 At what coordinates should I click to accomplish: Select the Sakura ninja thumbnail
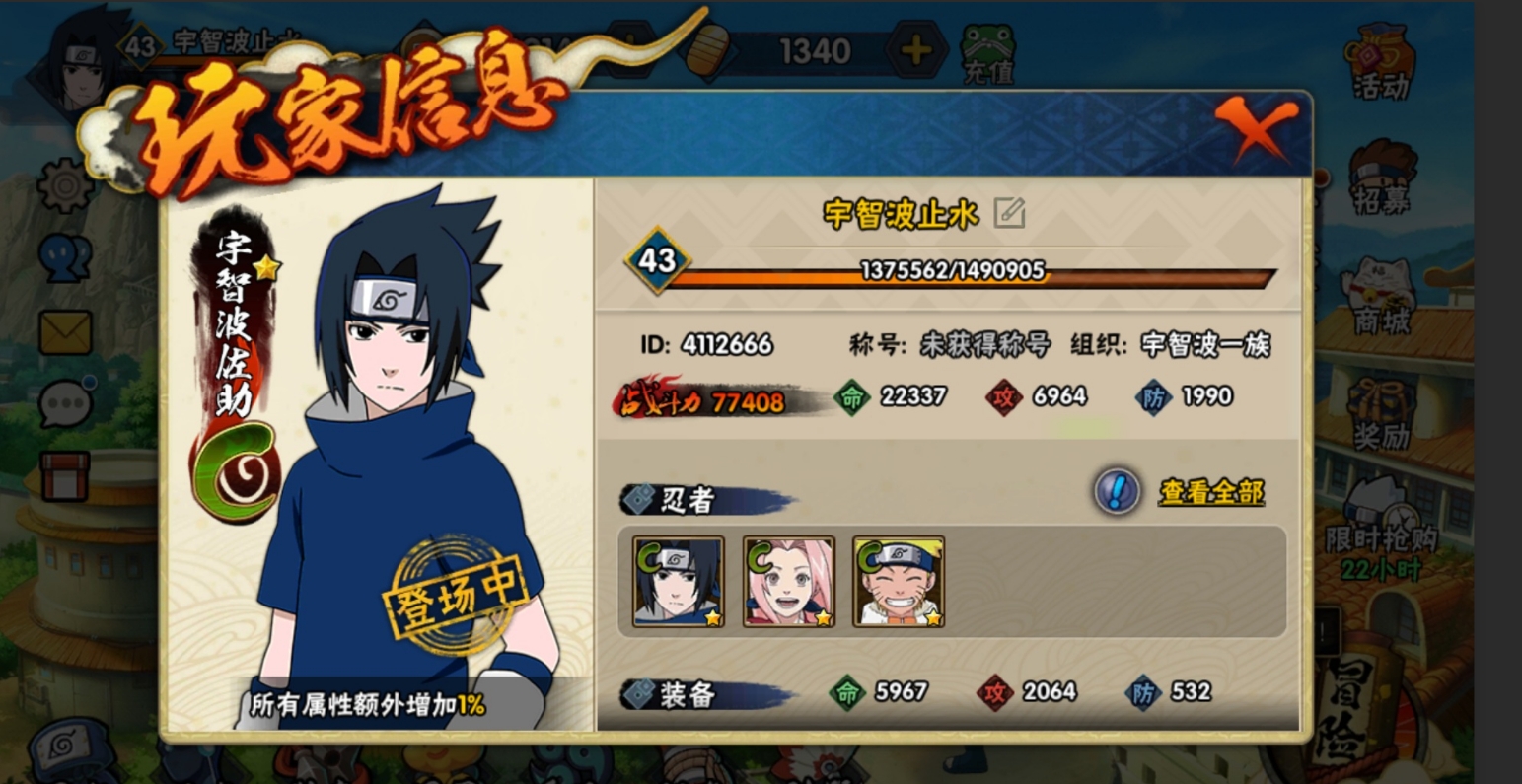click(789, 582)
